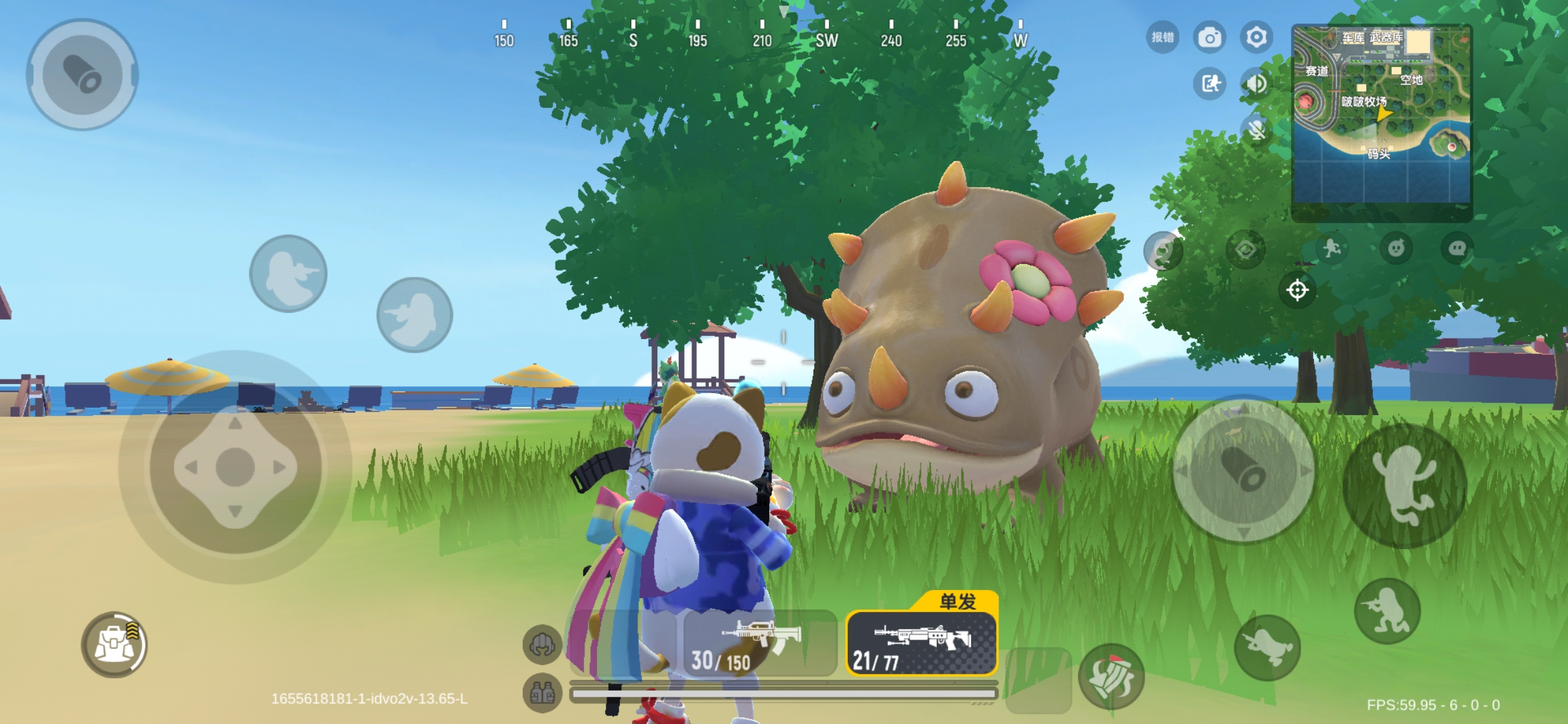Viewport: 1568px width, 724px height.
Task: Tap the top-left bullet fire button
Action: [82, 74]
